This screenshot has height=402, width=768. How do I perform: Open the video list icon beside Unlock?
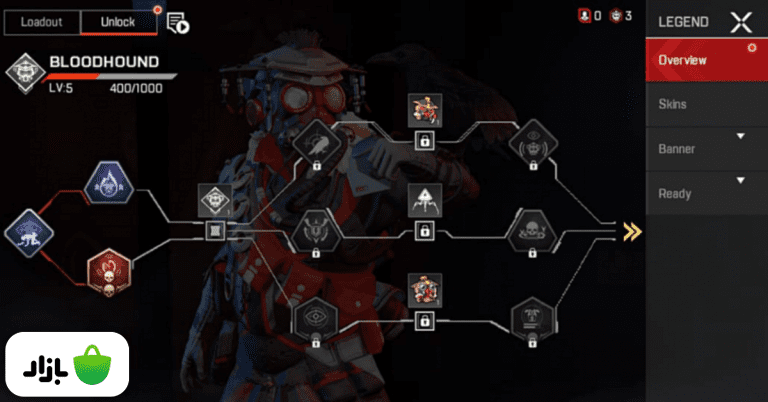pos(178,22)
